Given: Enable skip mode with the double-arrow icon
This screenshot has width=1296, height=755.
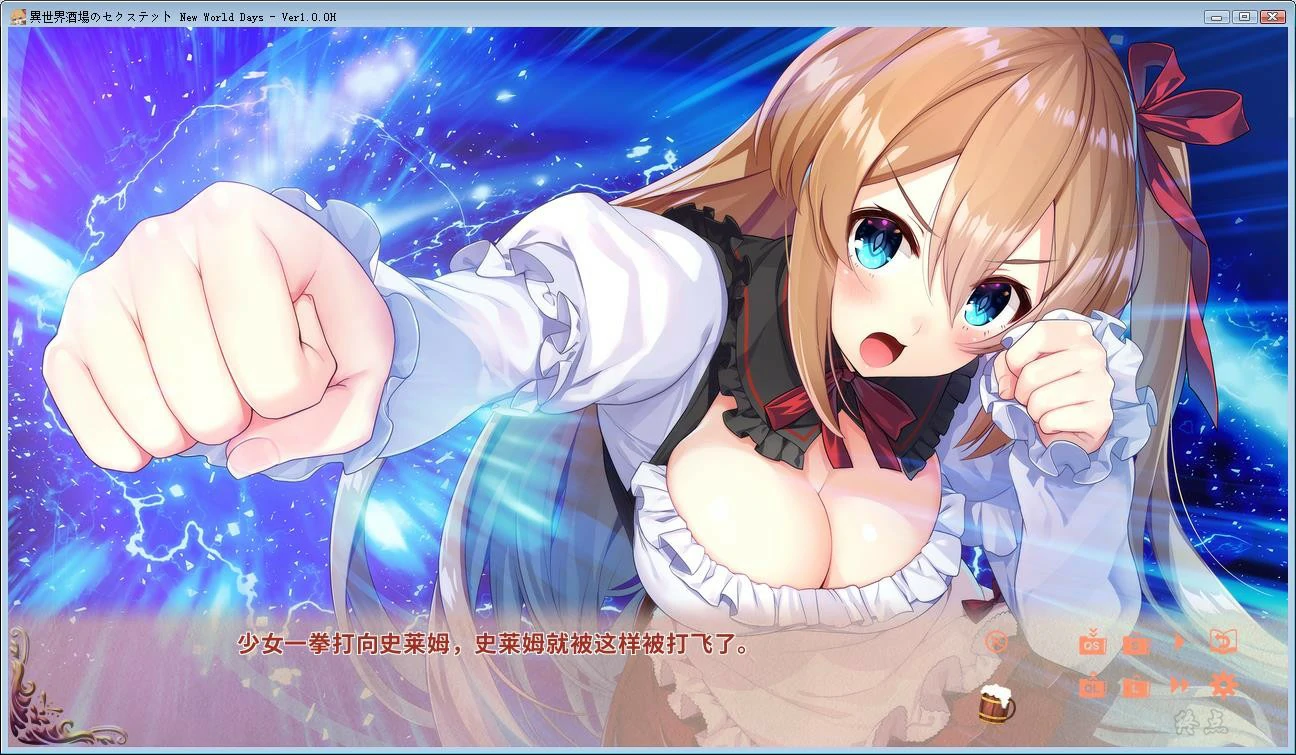Looking at the screenshot, I should pyautogui.click(x=1181, y=686).
